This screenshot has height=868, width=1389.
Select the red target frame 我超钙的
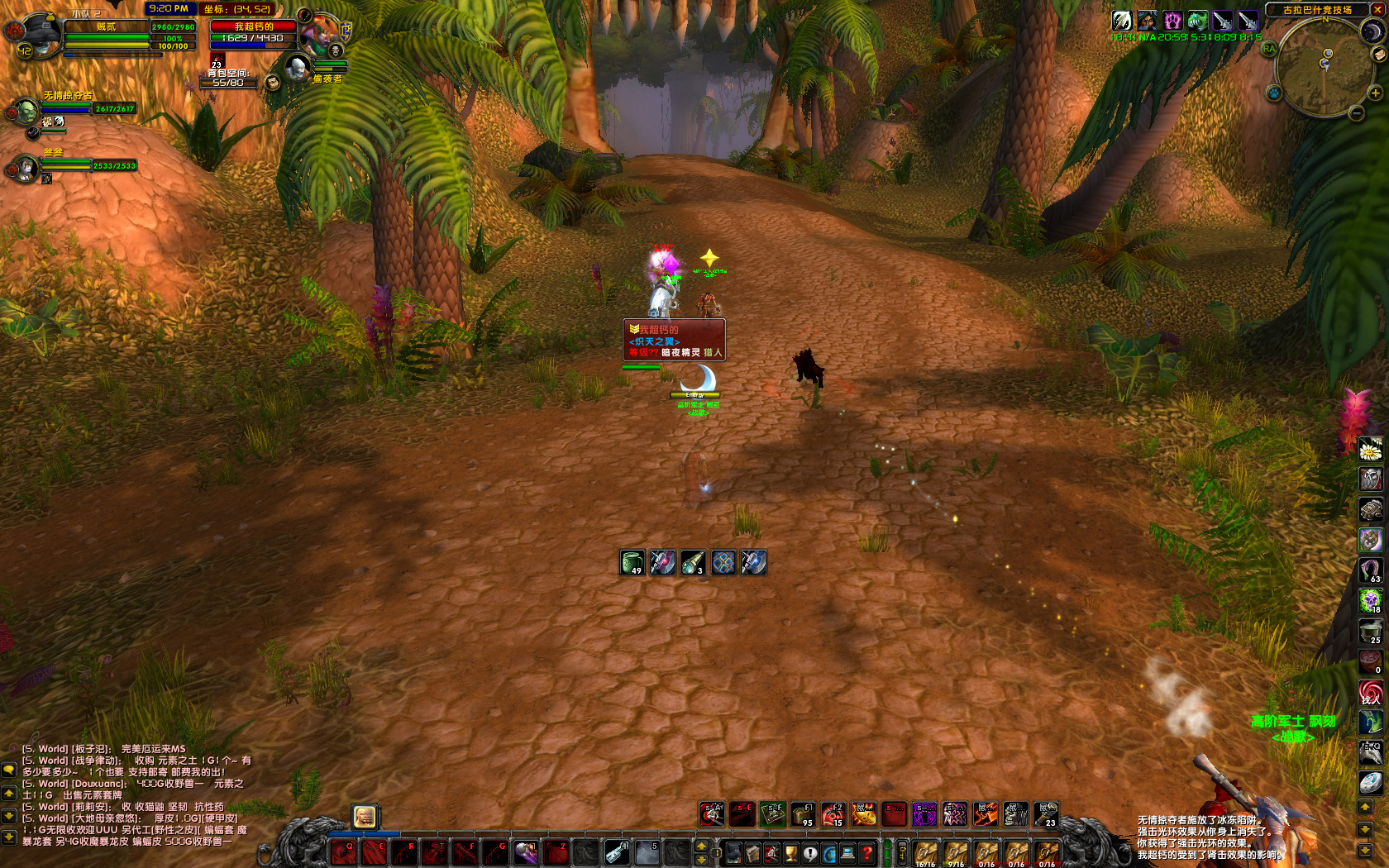(253, 27)
